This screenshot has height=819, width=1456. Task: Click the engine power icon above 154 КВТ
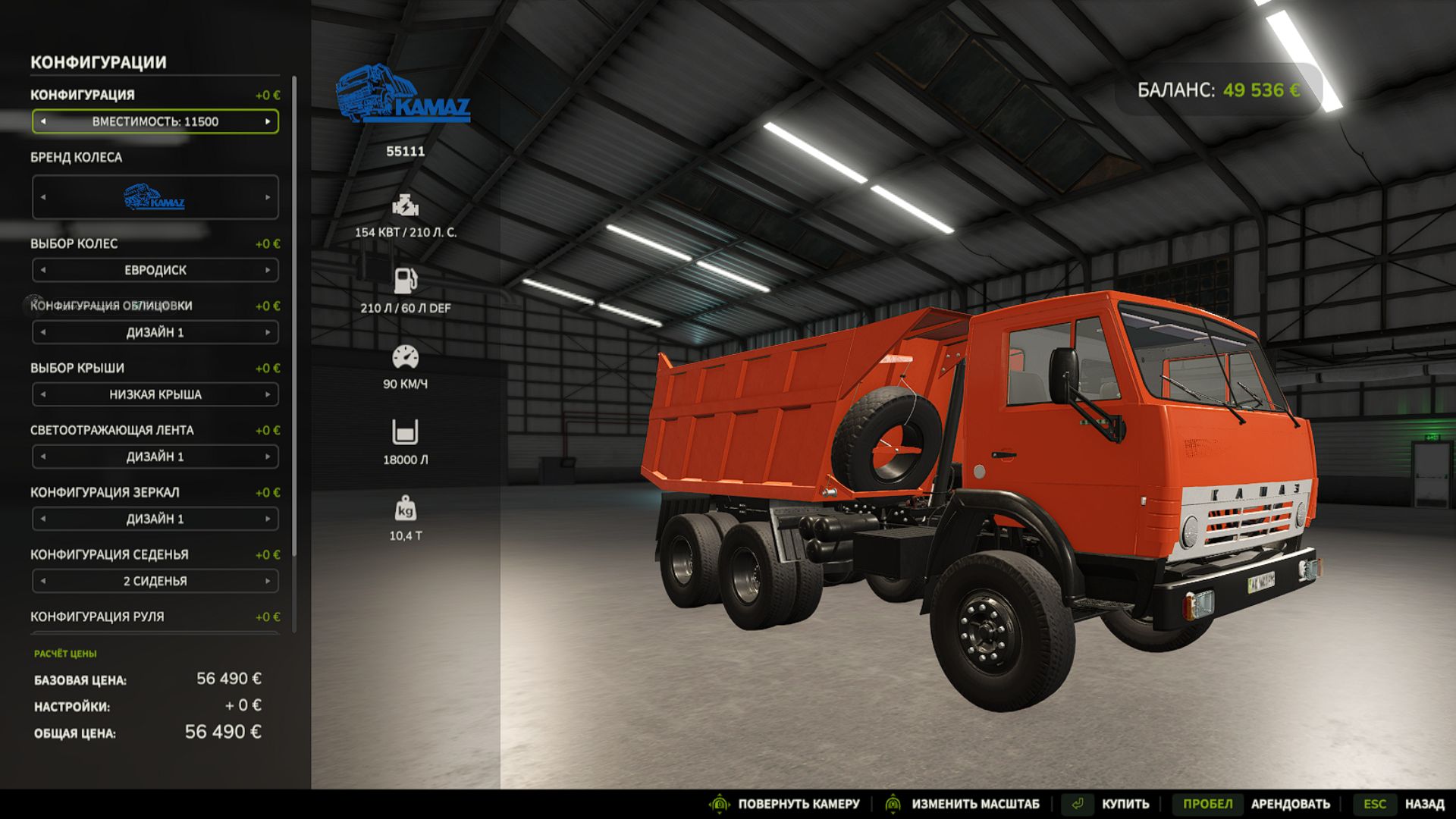(x=406, y=205)
